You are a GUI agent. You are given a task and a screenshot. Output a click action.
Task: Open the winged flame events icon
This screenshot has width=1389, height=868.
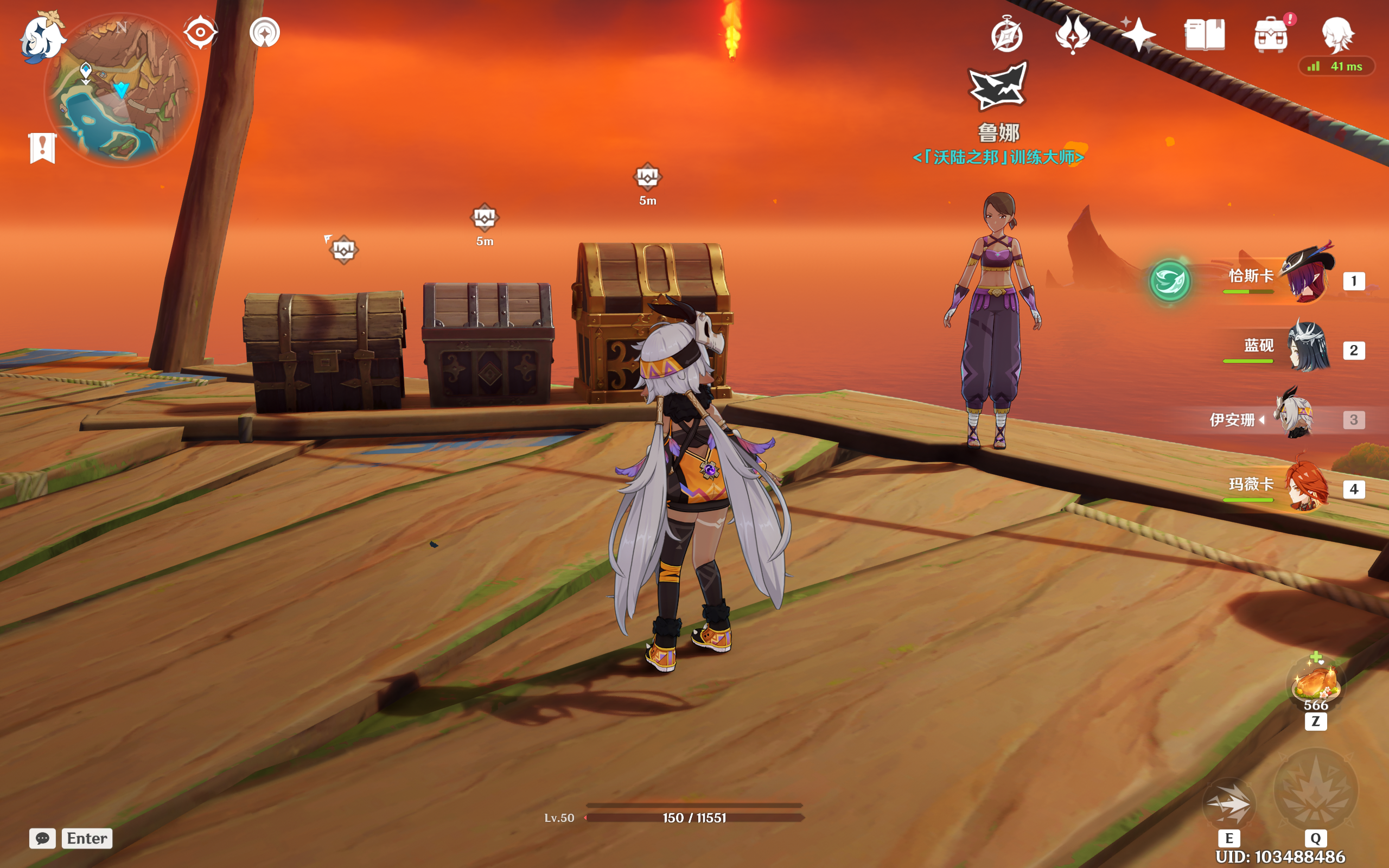coord(1072,34)
